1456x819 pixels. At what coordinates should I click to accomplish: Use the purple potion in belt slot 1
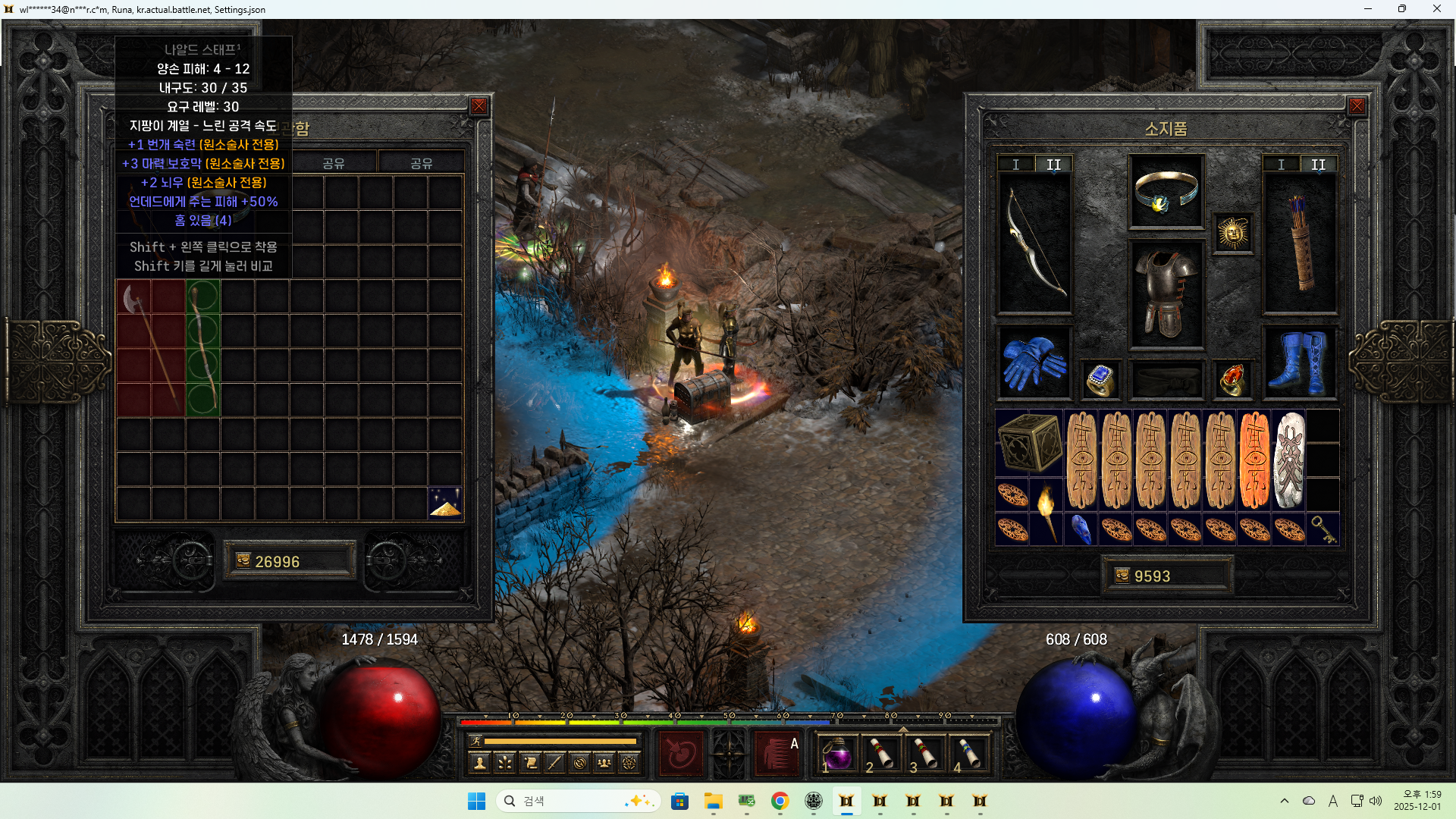(837, 754)
